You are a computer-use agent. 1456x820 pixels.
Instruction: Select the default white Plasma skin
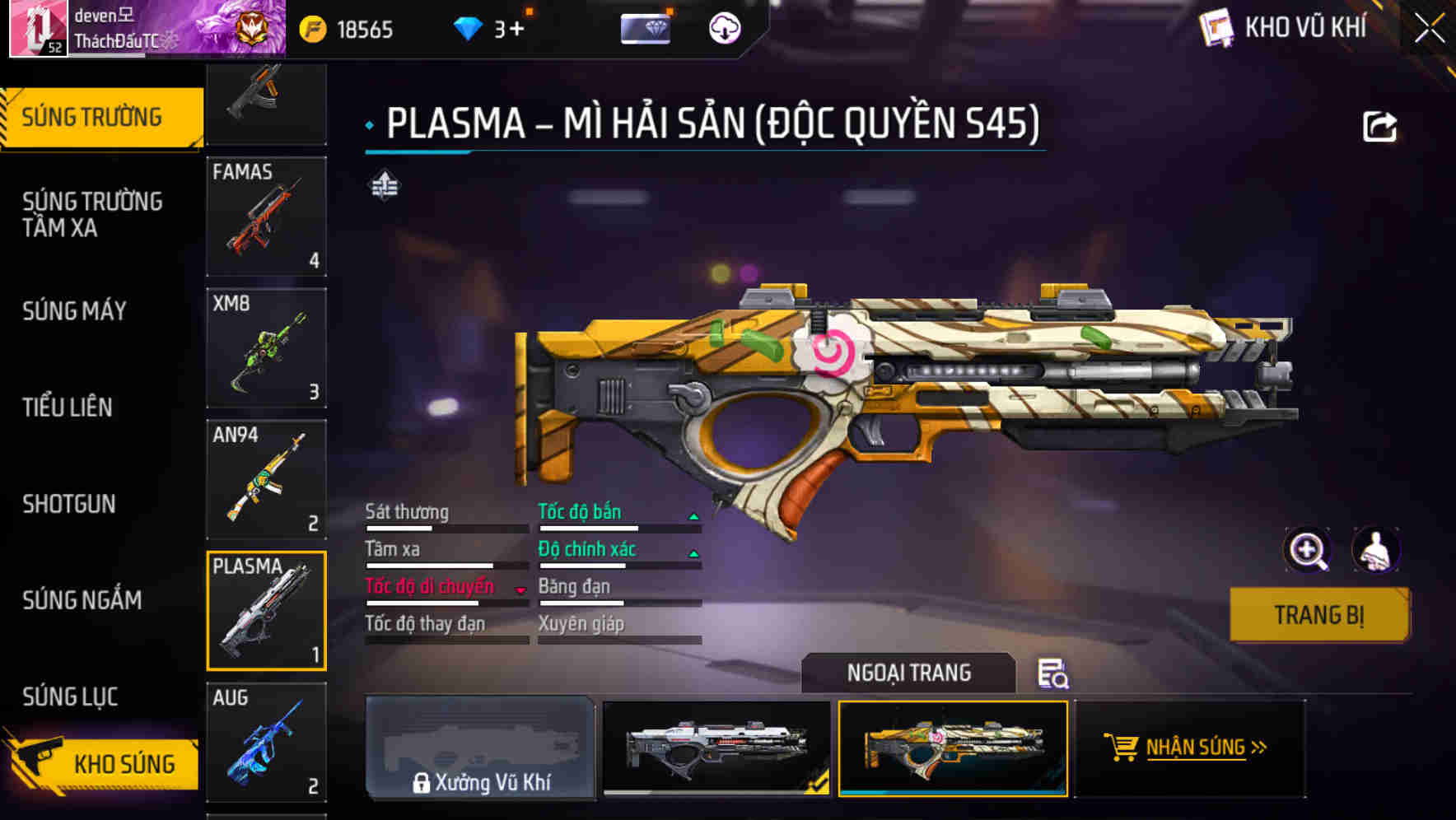(x=716, y=748)
